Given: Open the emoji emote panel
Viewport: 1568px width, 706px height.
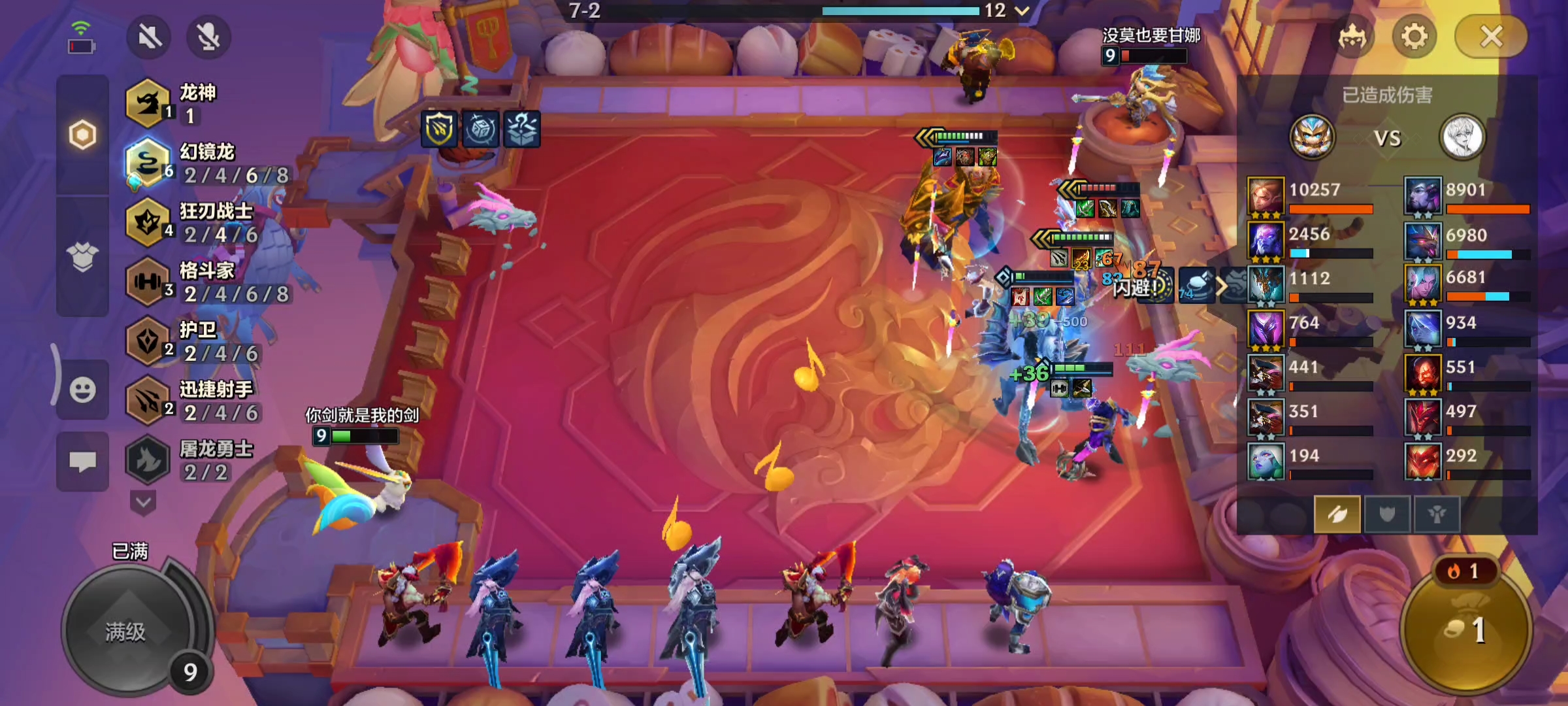Looking at the screenshot, I should click(82, 390).
